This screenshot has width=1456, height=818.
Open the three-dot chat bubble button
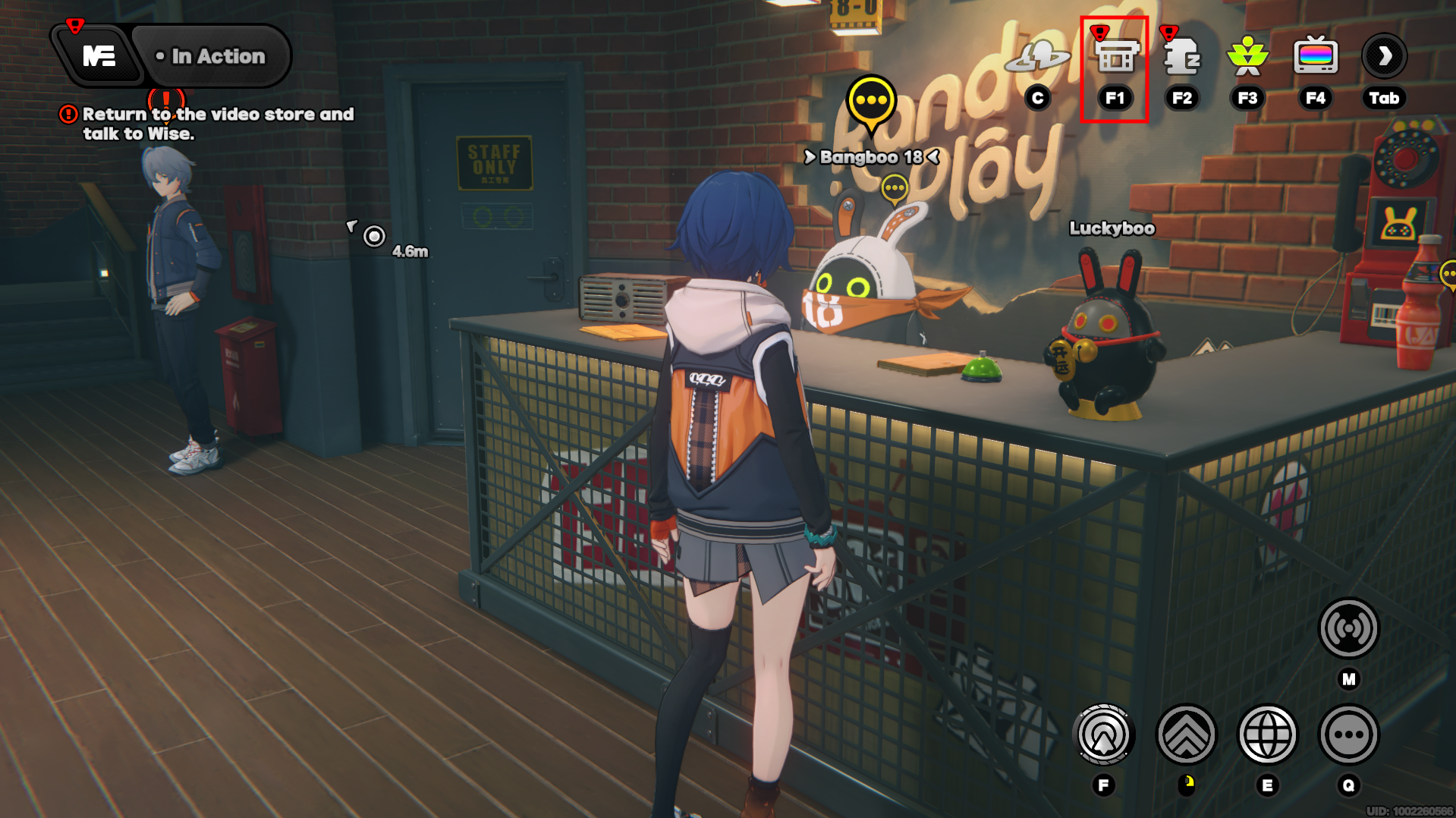1348,735
